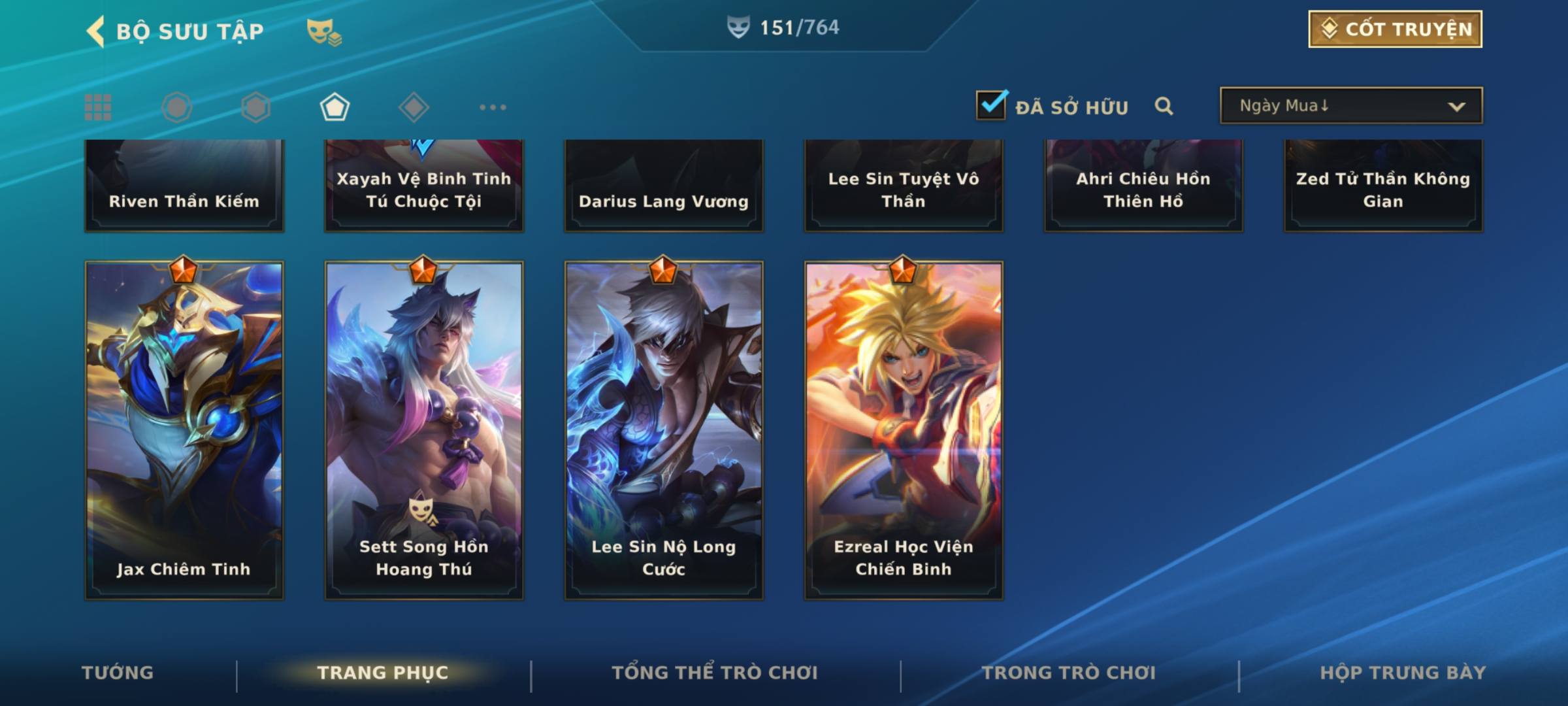Select the Riven Thần Kiếm skin

184,186
